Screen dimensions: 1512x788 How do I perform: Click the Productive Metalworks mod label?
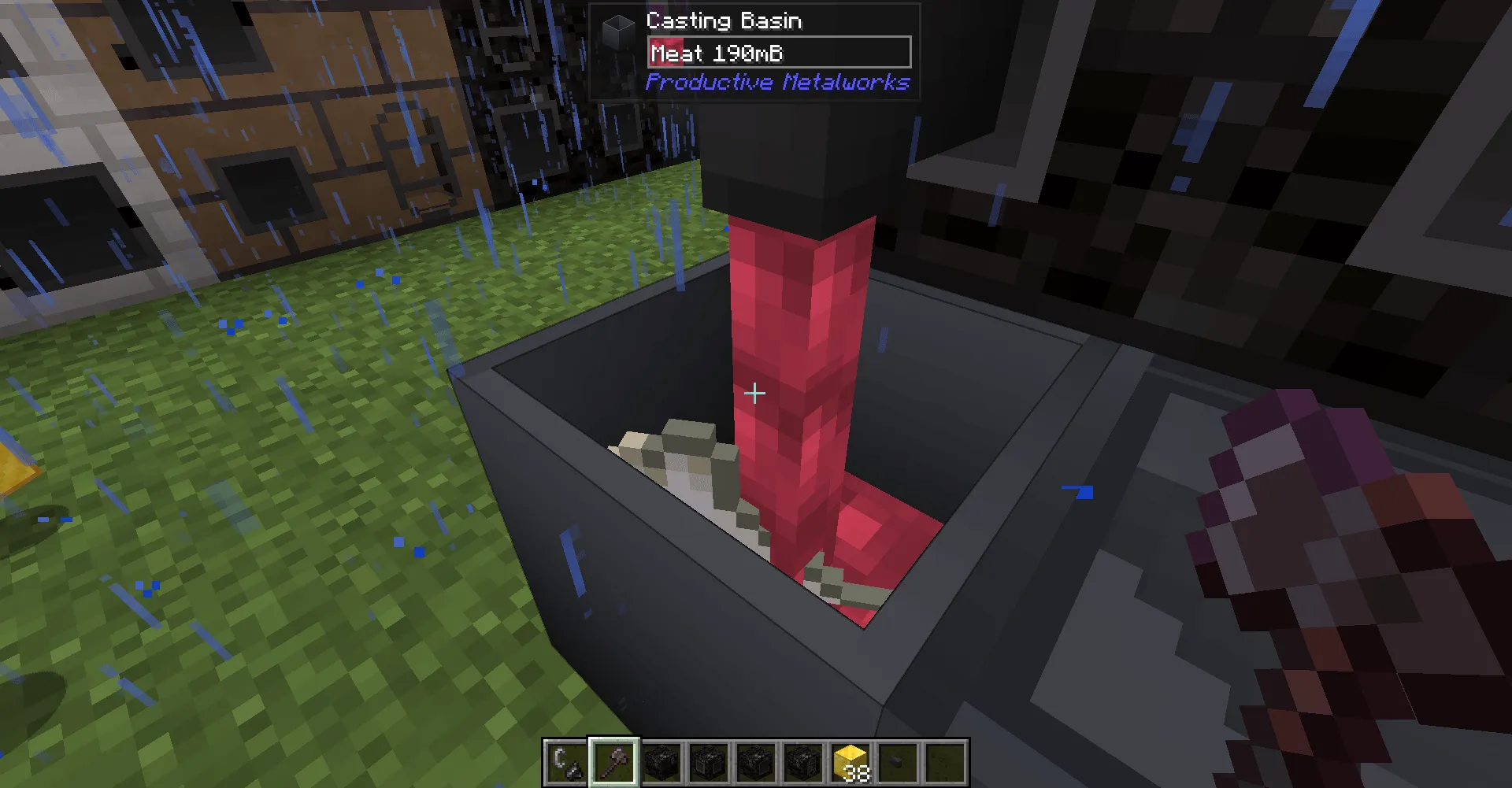(x=776, y=82)
